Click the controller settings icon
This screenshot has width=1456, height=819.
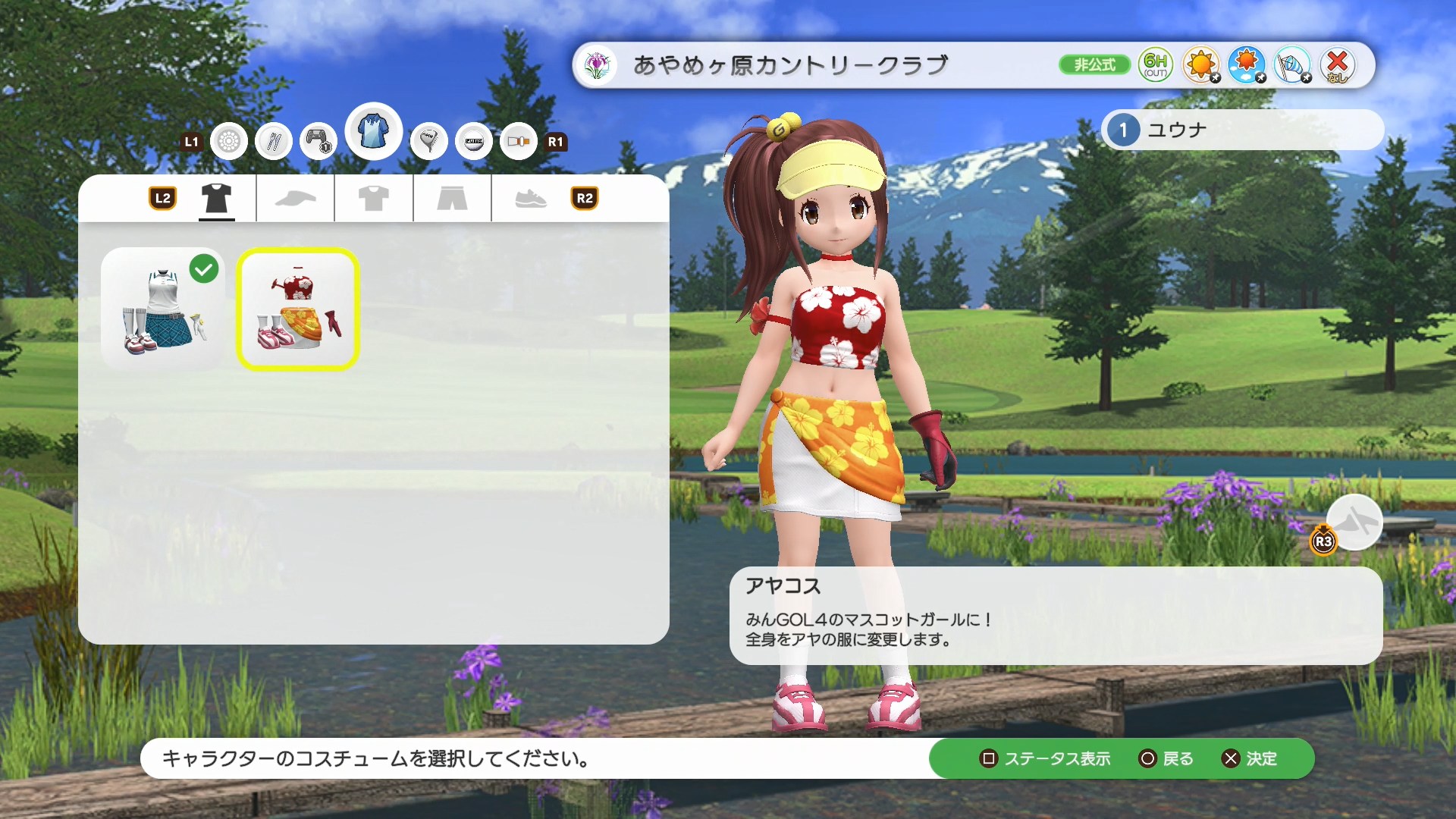tap(318, 141)
